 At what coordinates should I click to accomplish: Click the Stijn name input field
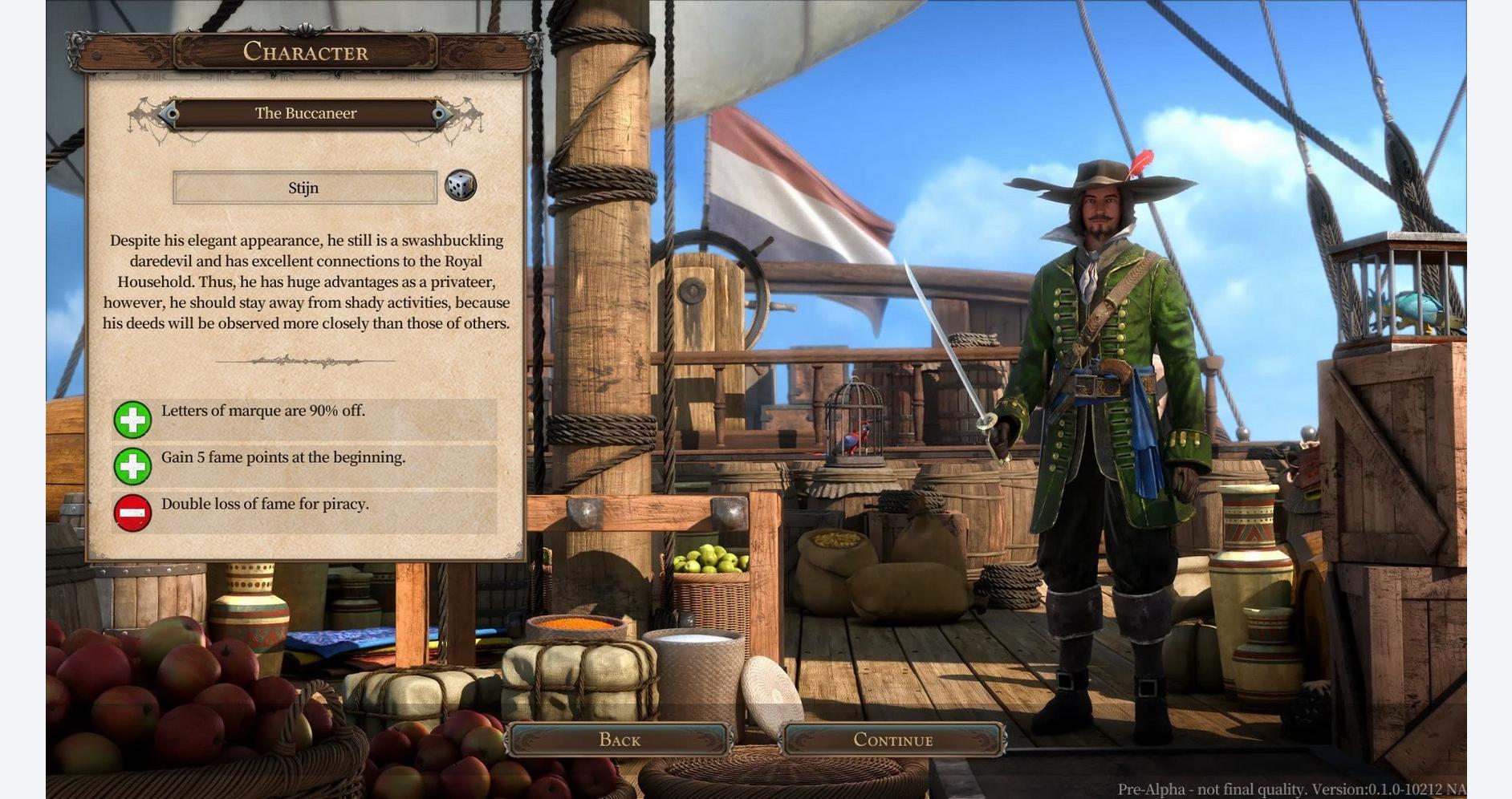point(304,188)
